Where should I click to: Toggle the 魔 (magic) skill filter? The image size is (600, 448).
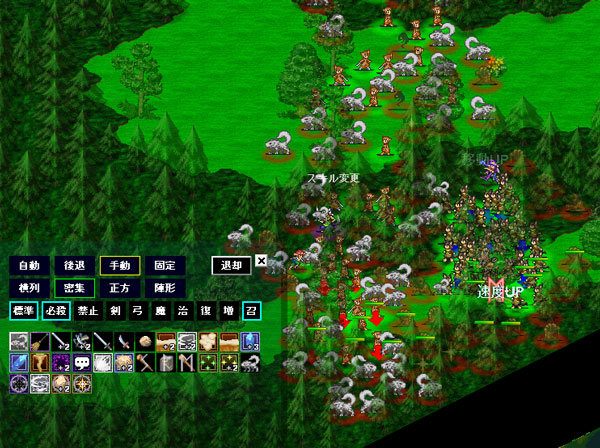[161, 311]
